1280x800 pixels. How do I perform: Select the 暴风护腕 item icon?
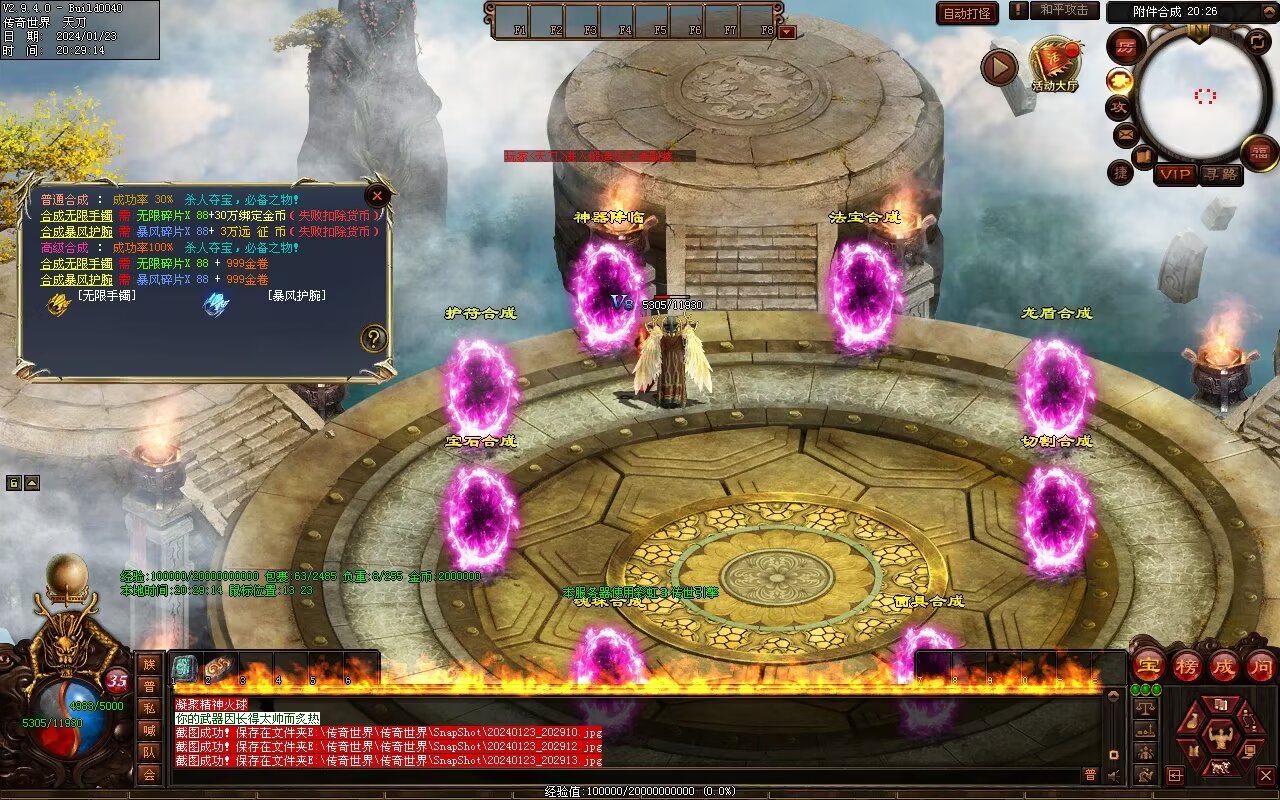point(215,303)
